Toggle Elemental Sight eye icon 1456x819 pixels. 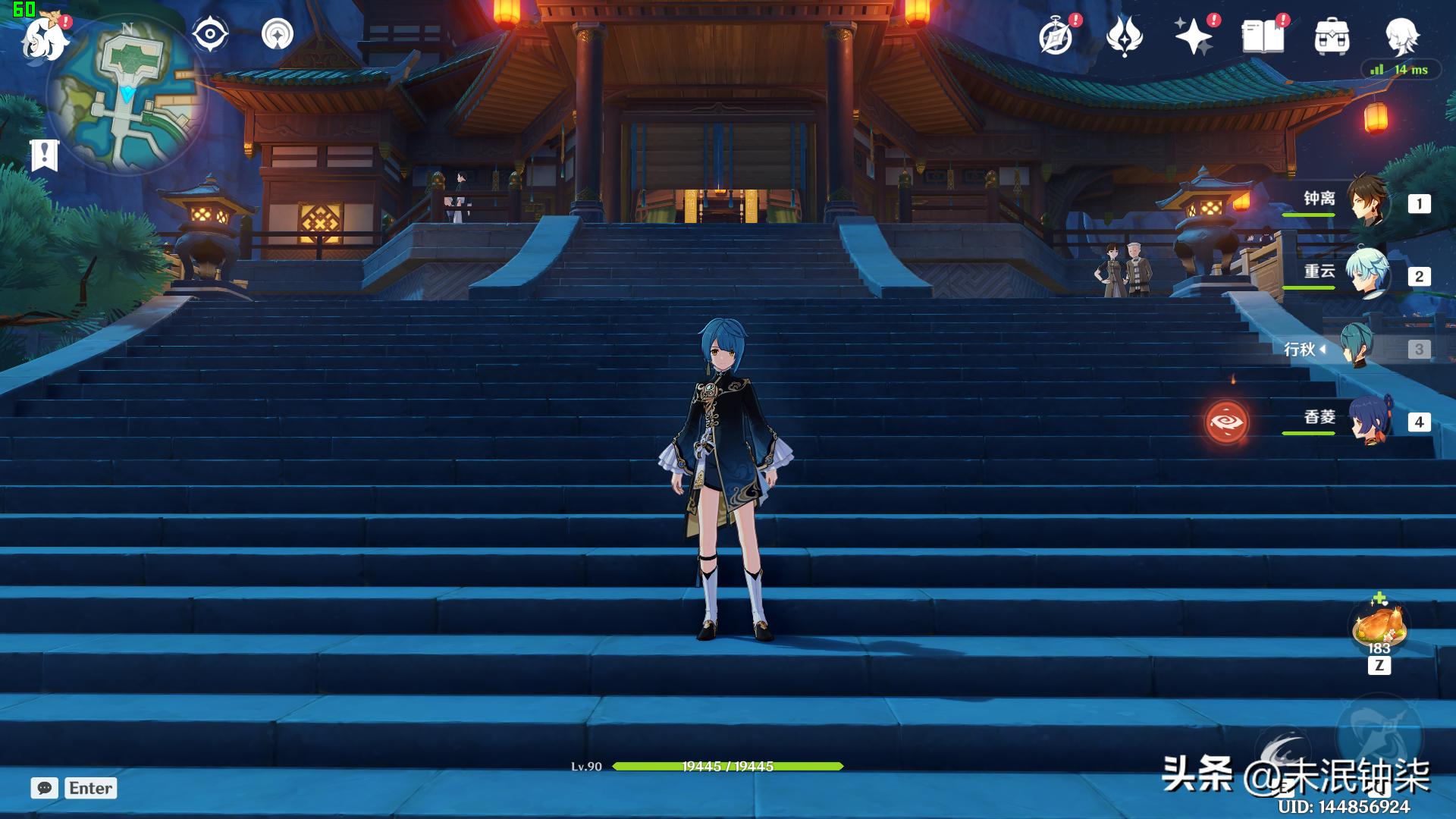click(x=210, y=35)
